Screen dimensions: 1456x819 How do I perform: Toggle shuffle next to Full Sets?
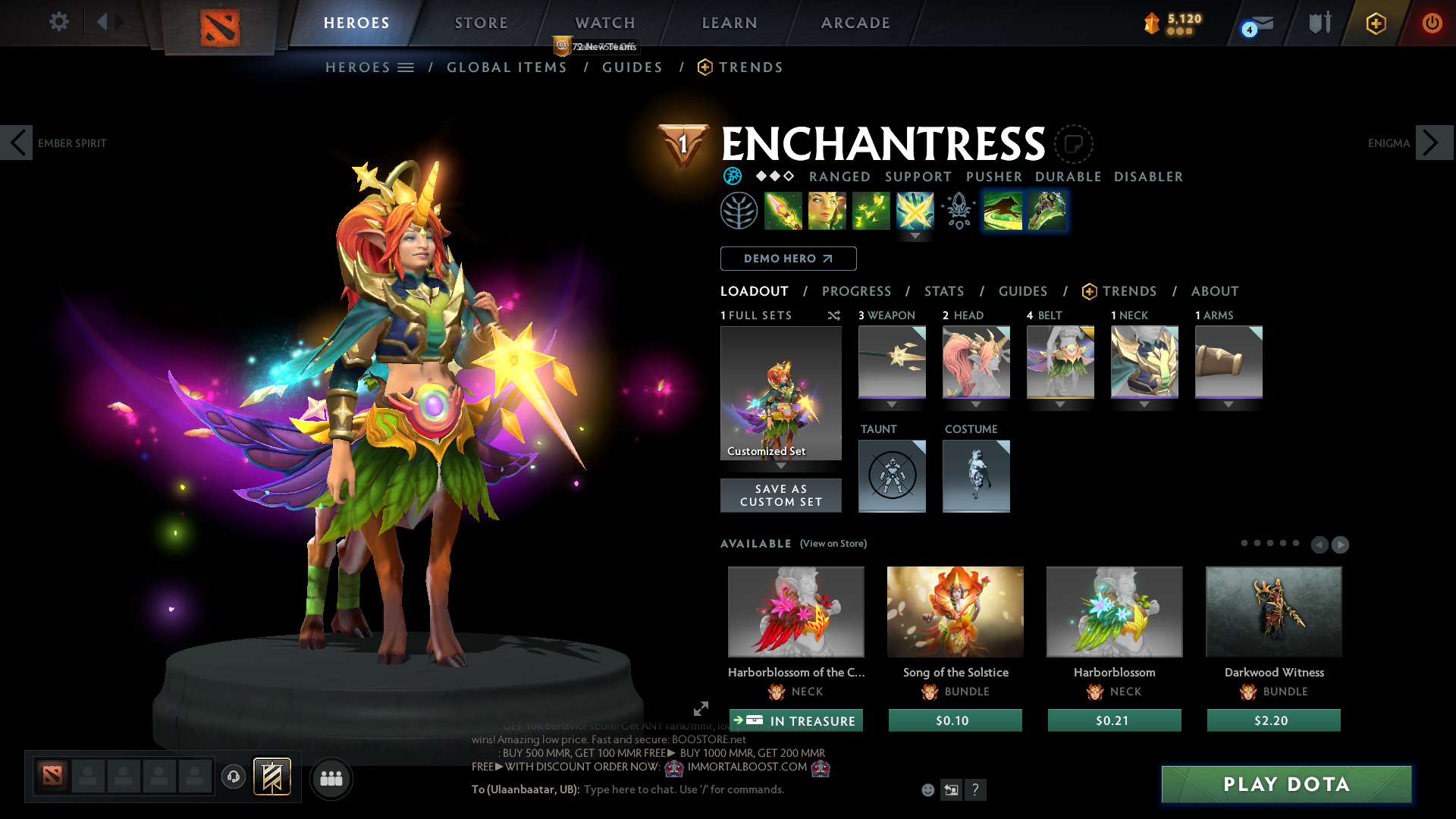click(834, 315)
